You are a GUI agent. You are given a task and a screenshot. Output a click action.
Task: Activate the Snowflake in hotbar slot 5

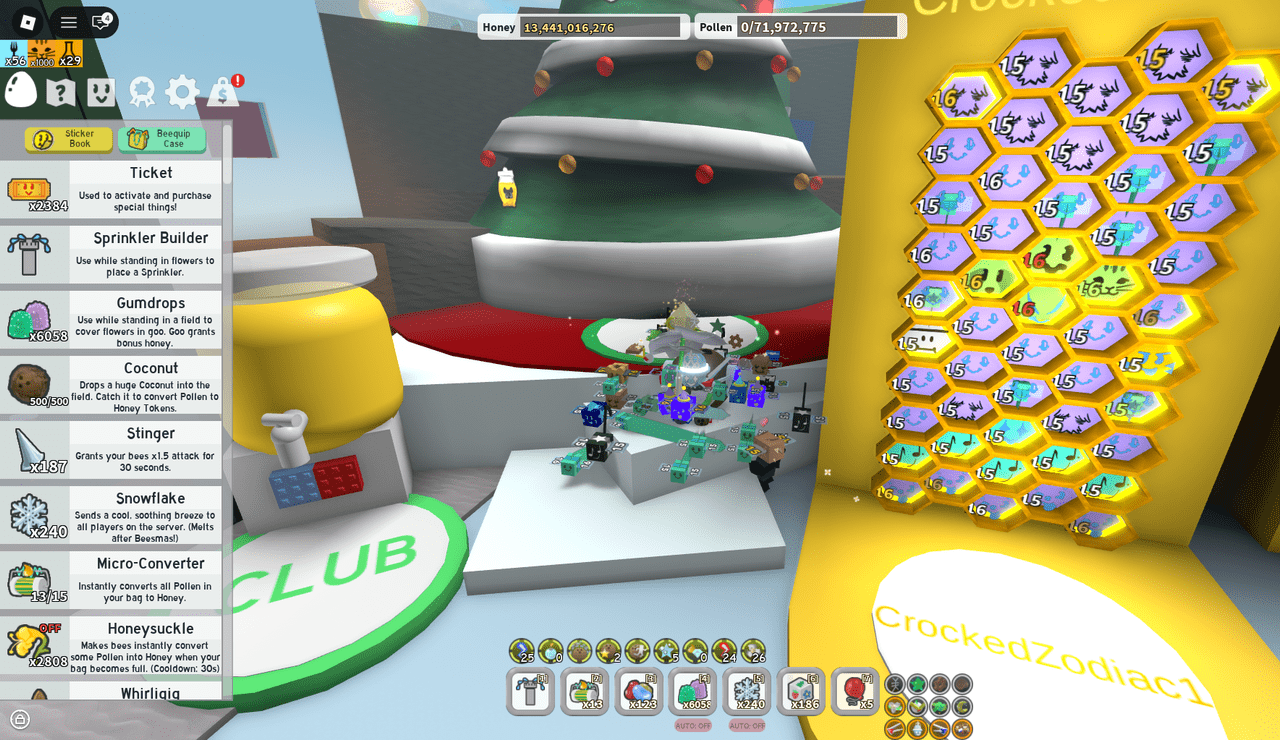[747, 690]
